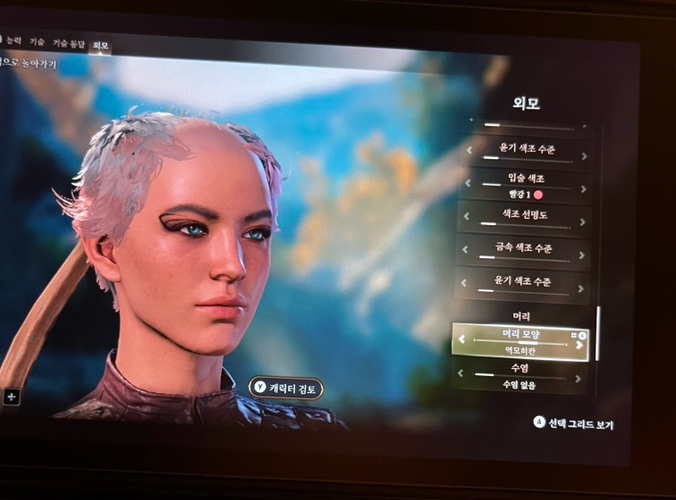Increase 색조 선명도 with its right arrow

pyautogui.click(x=583, y=221)
